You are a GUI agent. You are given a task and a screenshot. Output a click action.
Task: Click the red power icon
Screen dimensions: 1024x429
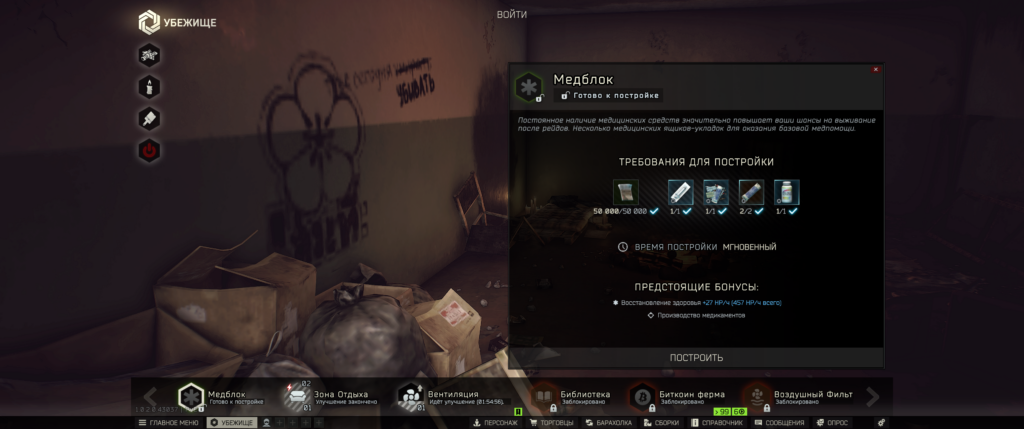pos(149,152)
